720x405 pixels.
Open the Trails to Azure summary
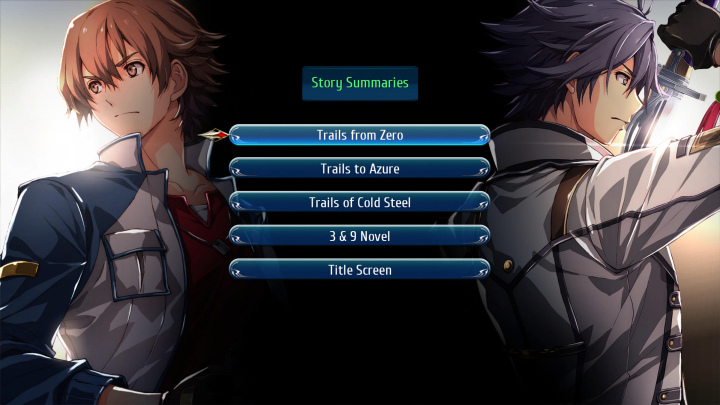(360, 168)
